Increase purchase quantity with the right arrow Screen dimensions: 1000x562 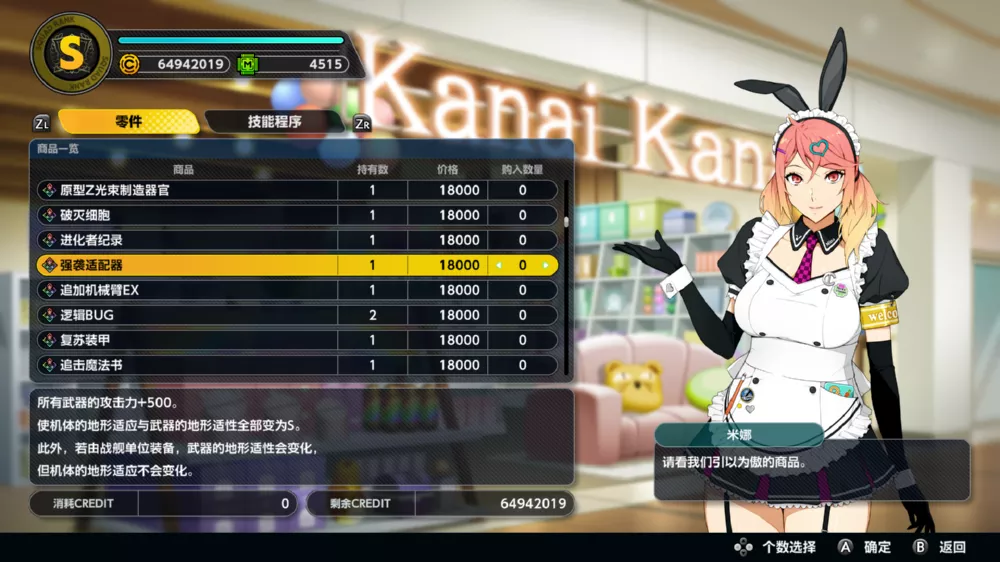[546, 265]
